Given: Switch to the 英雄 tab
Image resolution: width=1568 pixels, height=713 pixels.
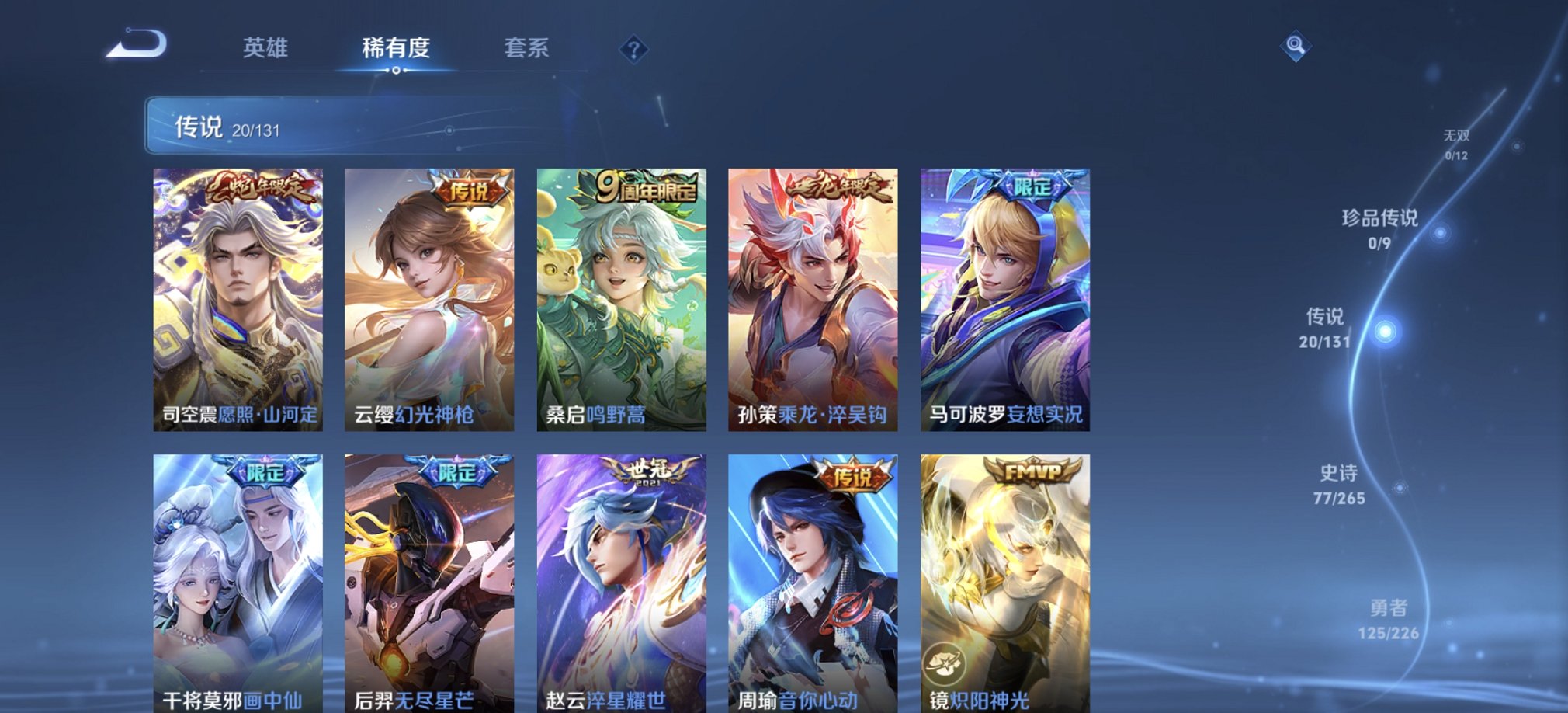Looking at the screenshot, I should tap(264, 49).
